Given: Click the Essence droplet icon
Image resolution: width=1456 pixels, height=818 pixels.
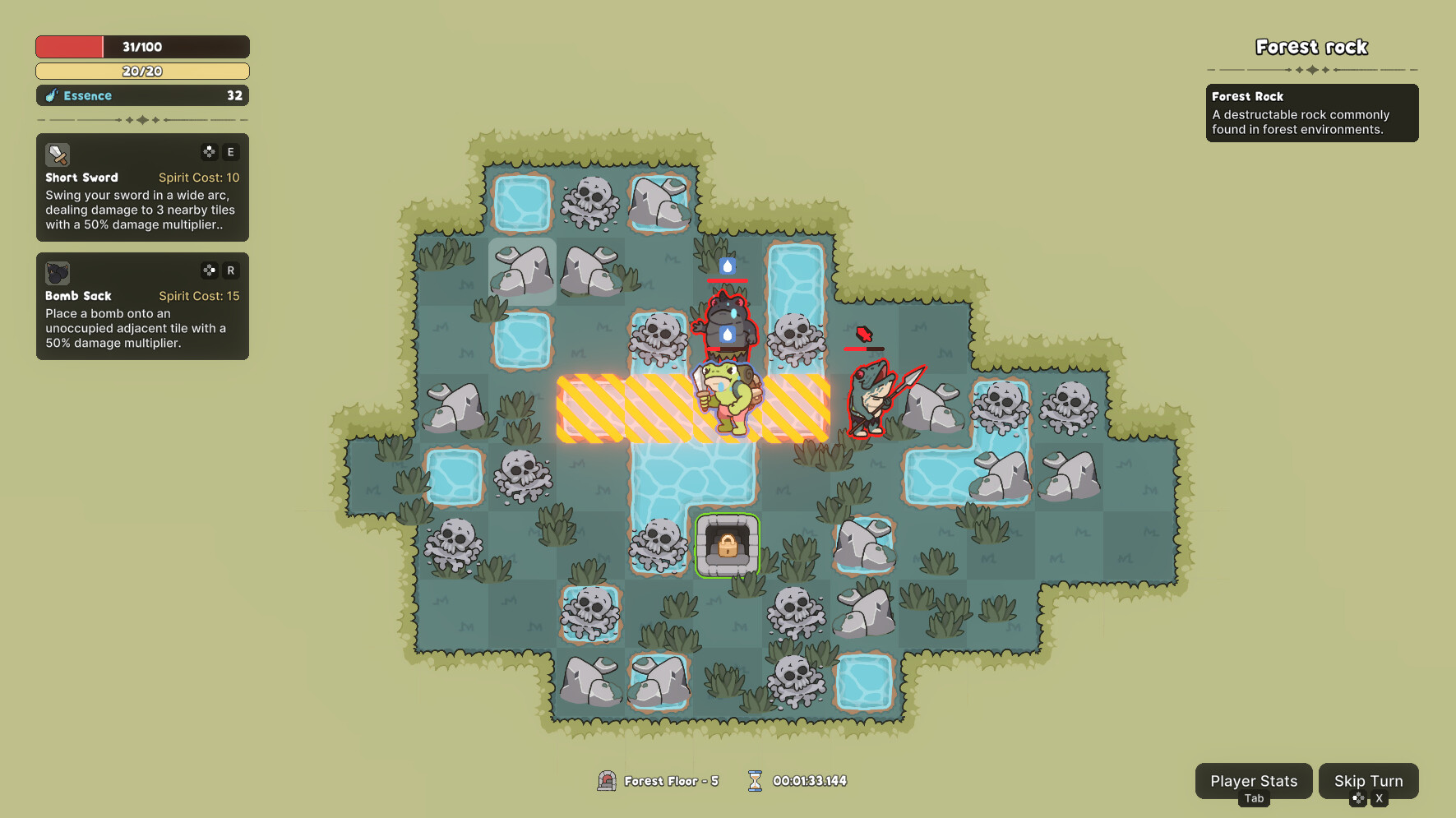Looking at the screenshot, I should click(51, 95).
